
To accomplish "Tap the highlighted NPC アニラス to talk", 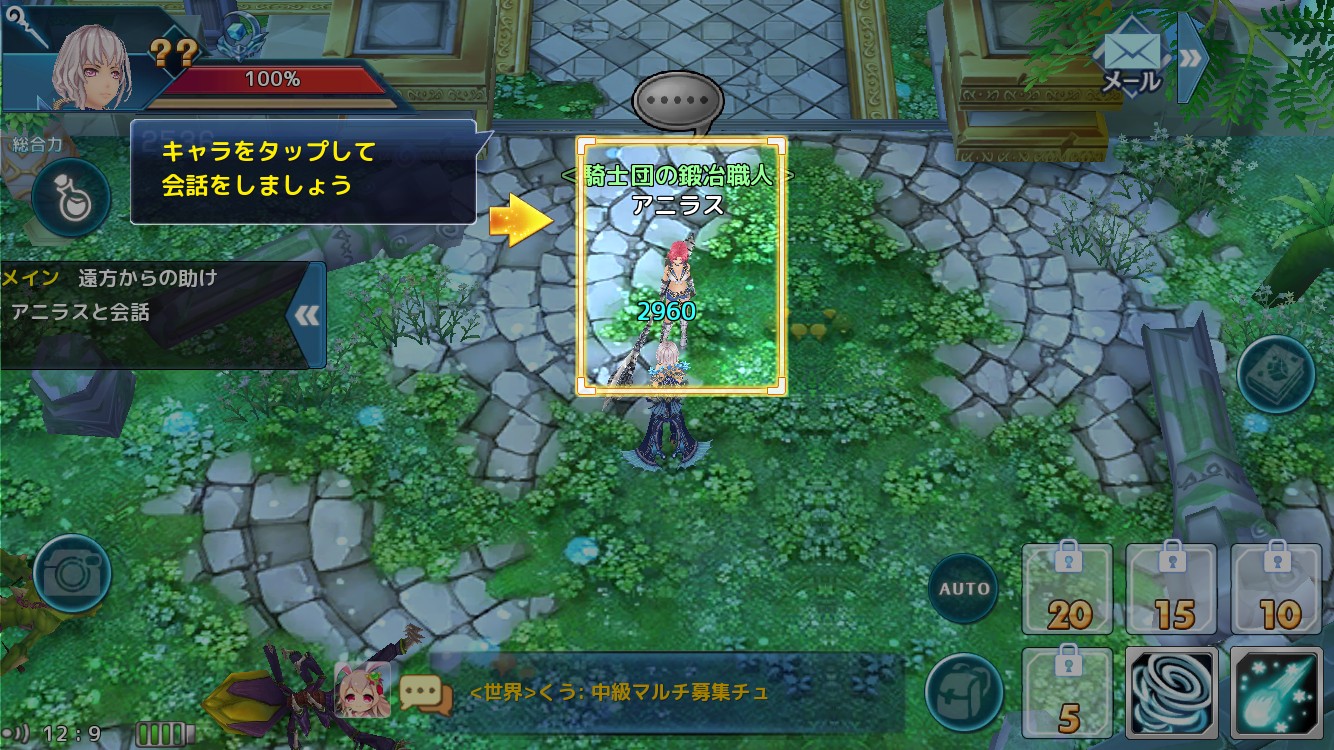I will (680, 268).
